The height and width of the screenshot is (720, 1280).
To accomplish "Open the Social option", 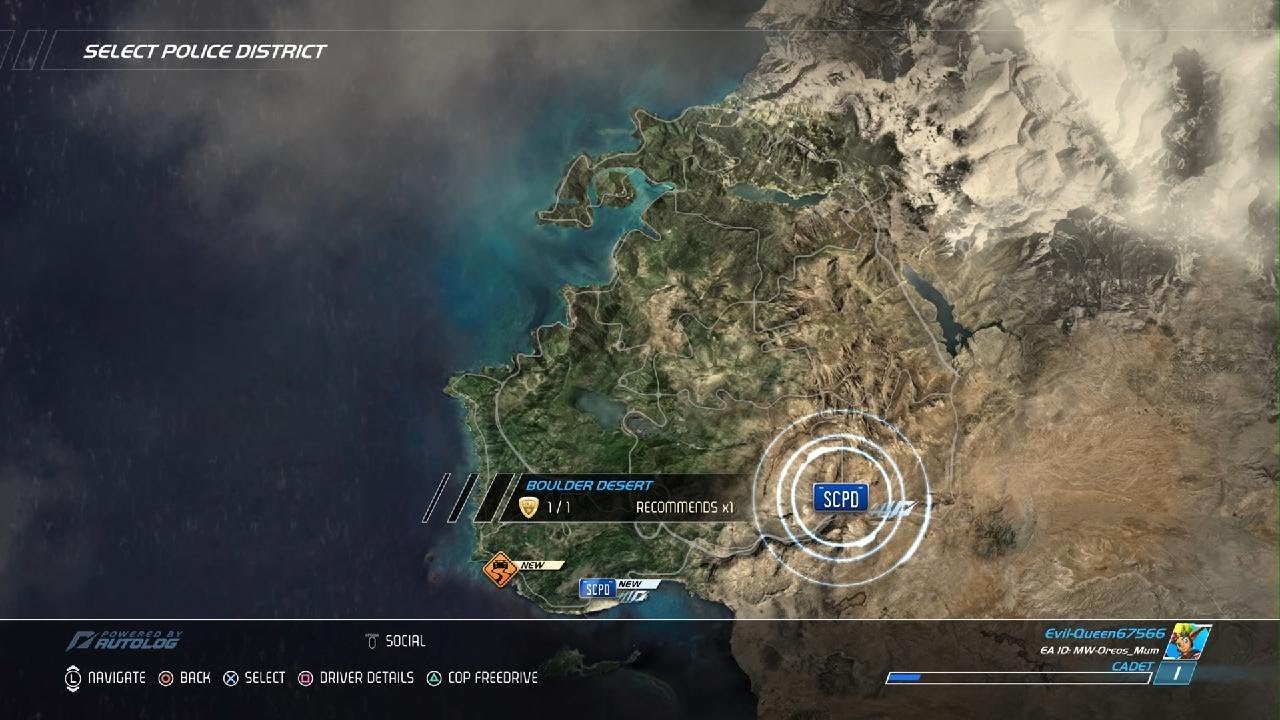I will point(396,641).
